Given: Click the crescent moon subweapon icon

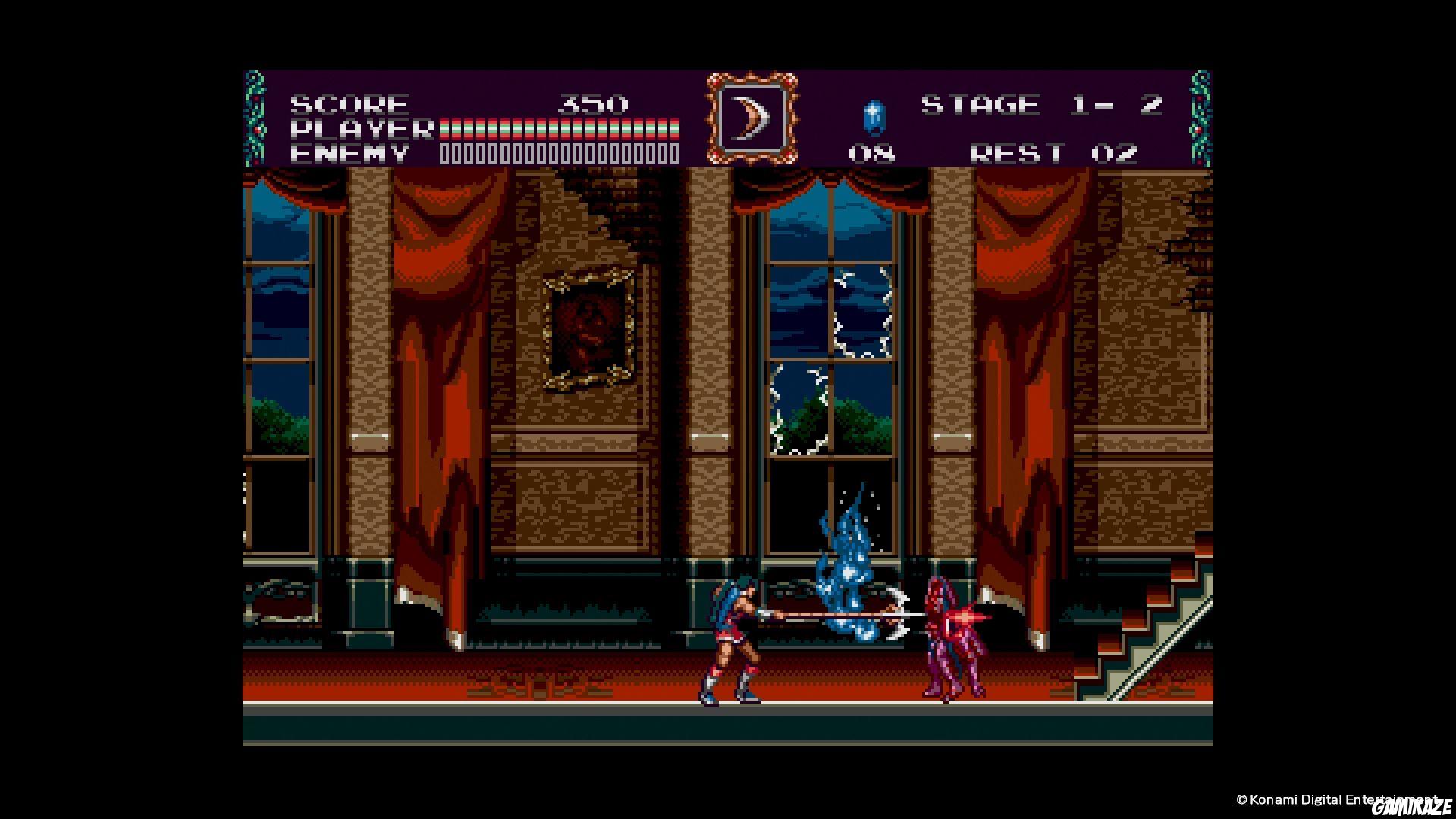Looking at the screenshot, I should point(751,115).
